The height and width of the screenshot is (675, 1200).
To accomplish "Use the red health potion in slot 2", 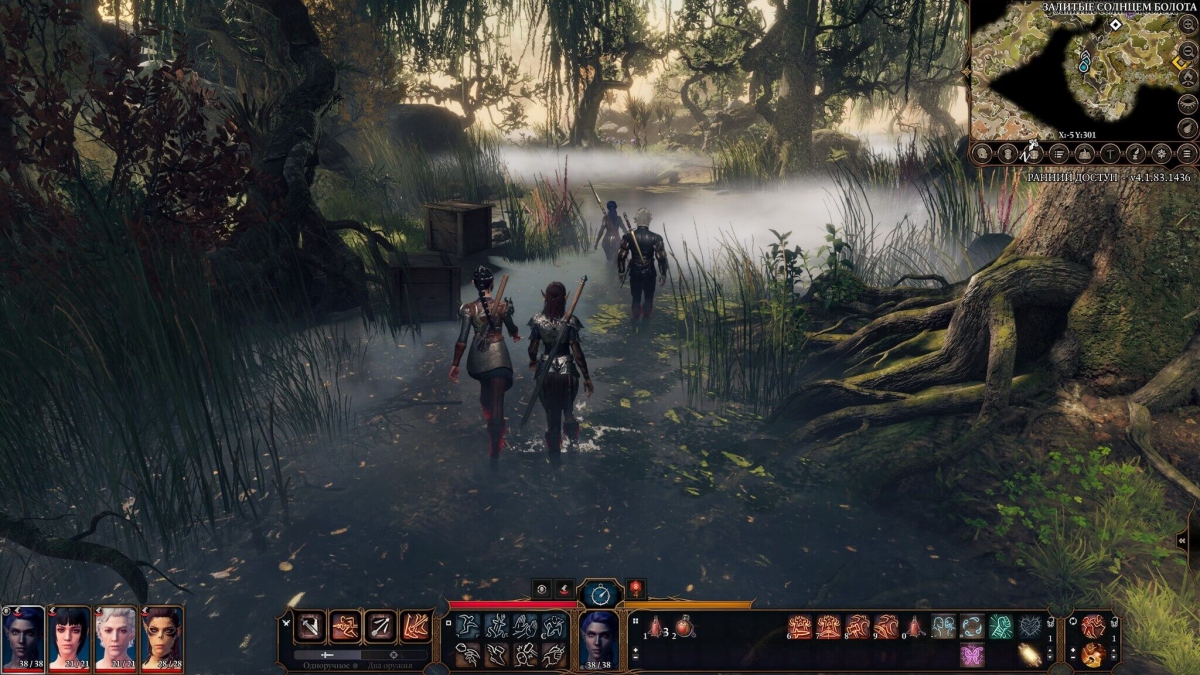I will (x=684, y=627).
